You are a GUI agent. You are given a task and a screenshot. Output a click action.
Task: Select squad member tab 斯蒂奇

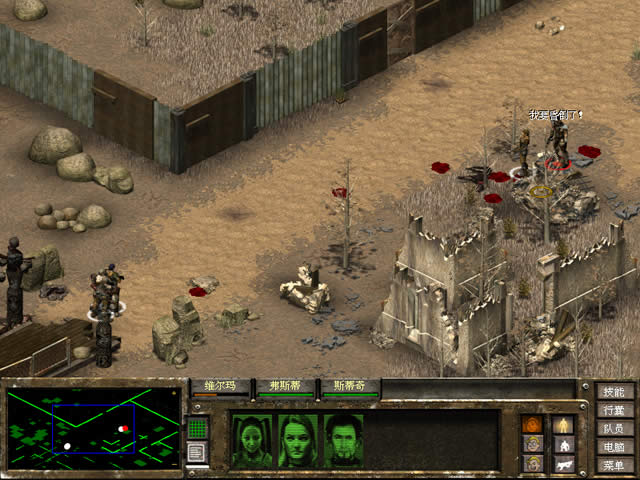(x=349, y=387)
